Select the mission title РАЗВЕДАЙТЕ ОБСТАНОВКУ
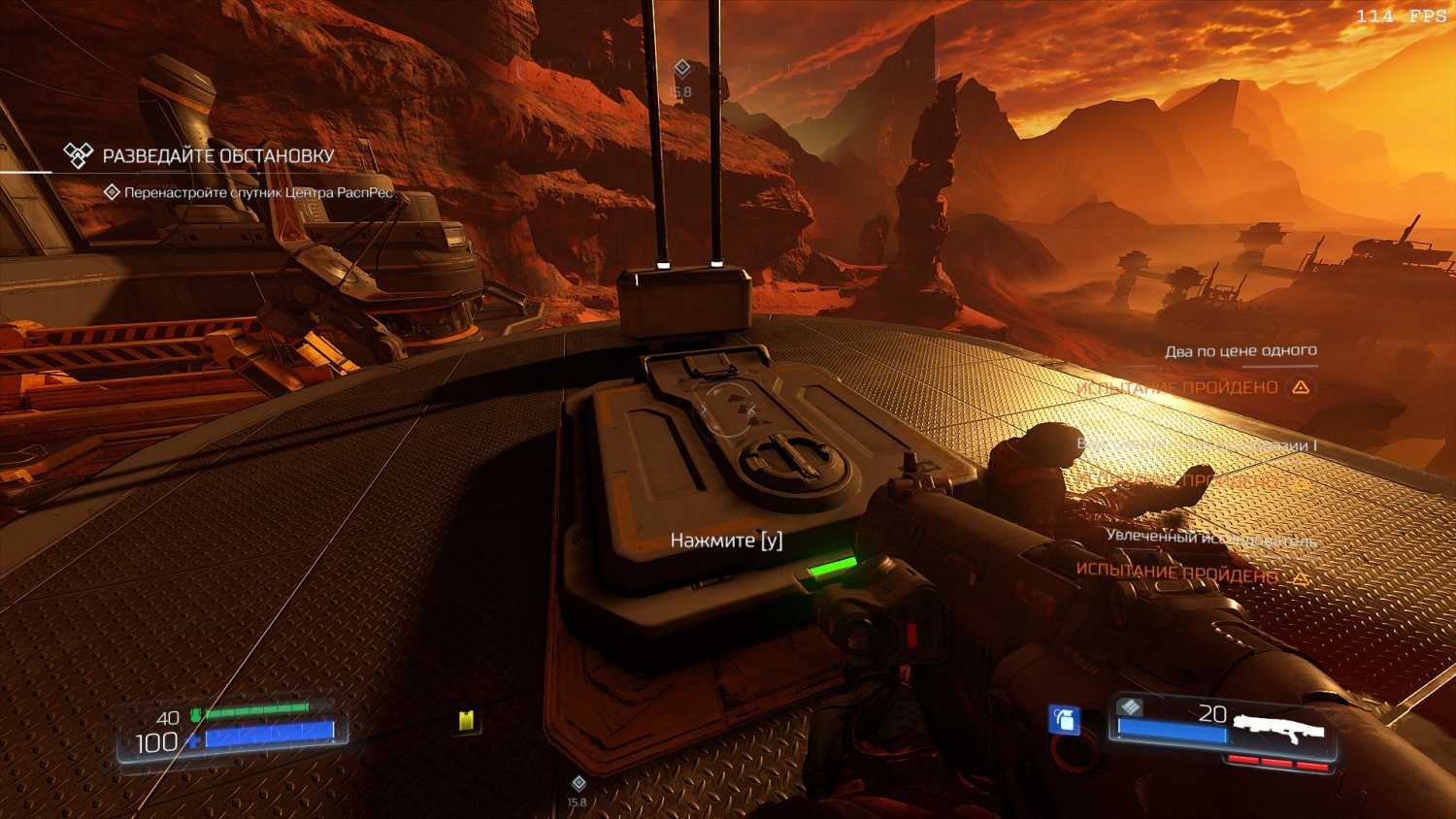1456x819 pixels. [217, 155]
